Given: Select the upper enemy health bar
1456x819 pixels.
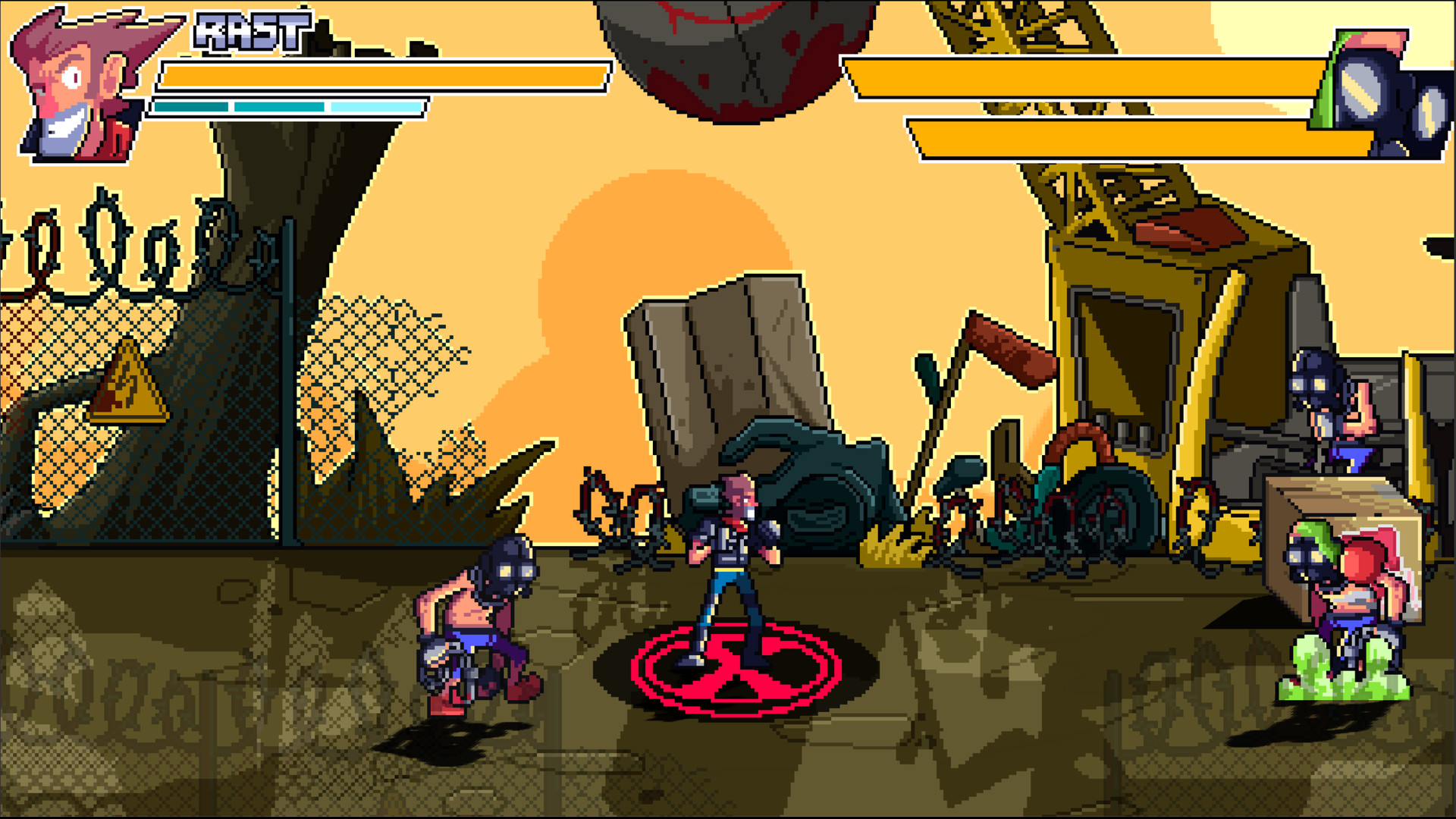Looking at the screenshot, I should click(x=1100, y=76).
